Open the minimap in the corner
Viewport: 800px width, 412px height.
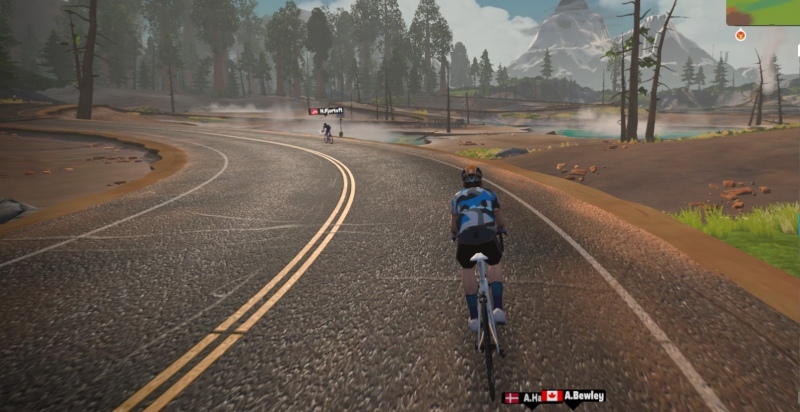(x=764, y=11)
